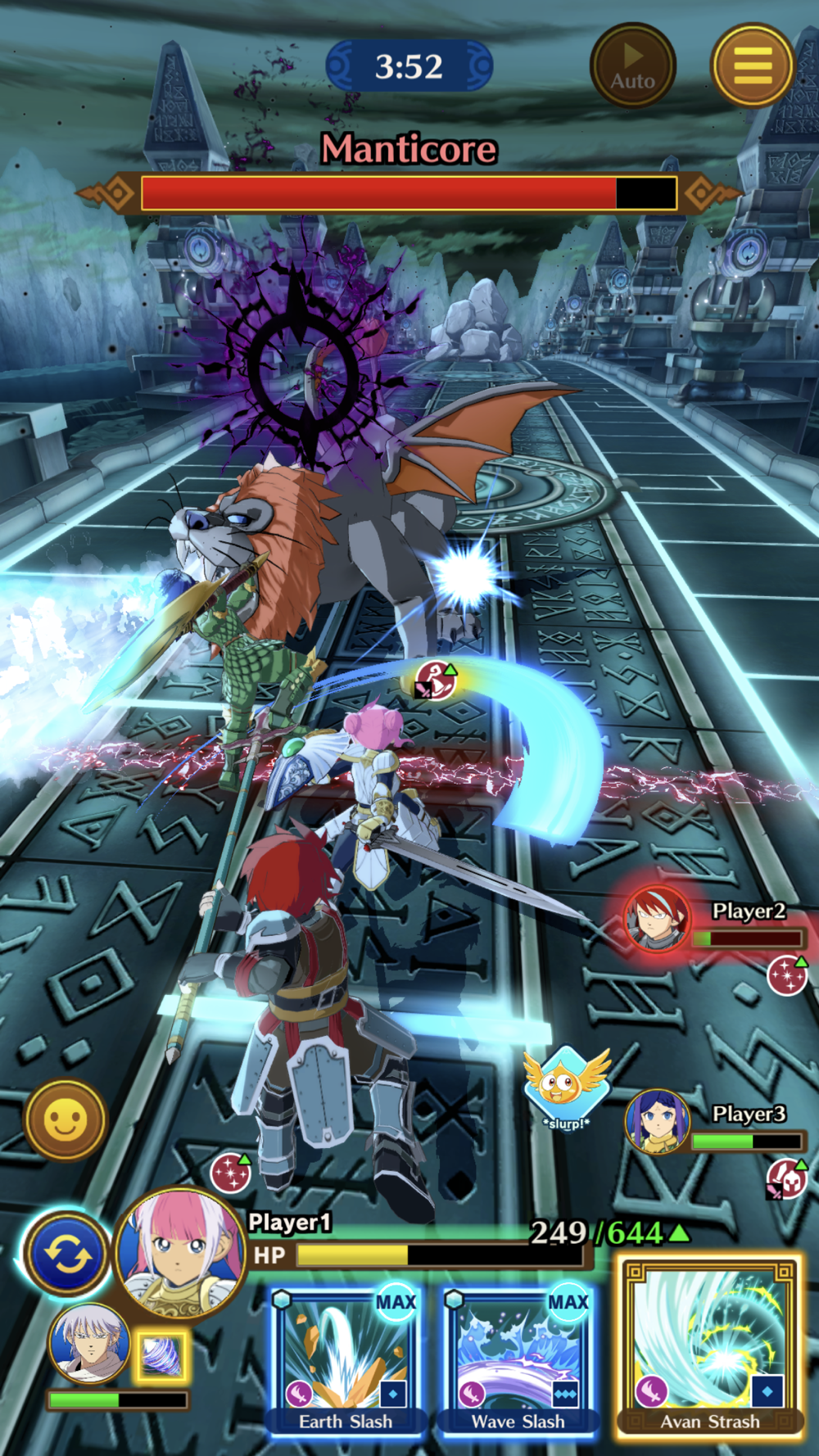Activate the tornado skill beside reserve character
The image size is (819, 1456).
coord(161,1354)
